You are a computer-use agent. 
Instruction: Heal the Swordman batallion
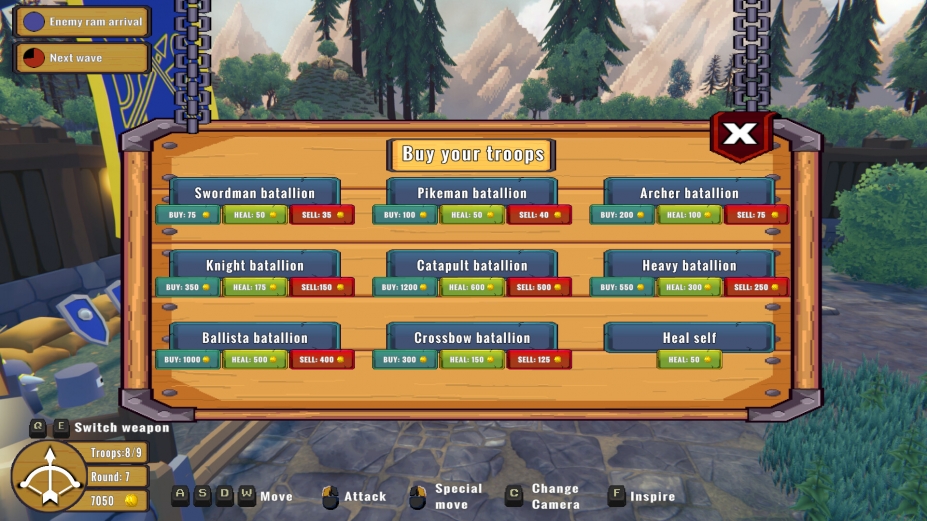click(254, 215)
